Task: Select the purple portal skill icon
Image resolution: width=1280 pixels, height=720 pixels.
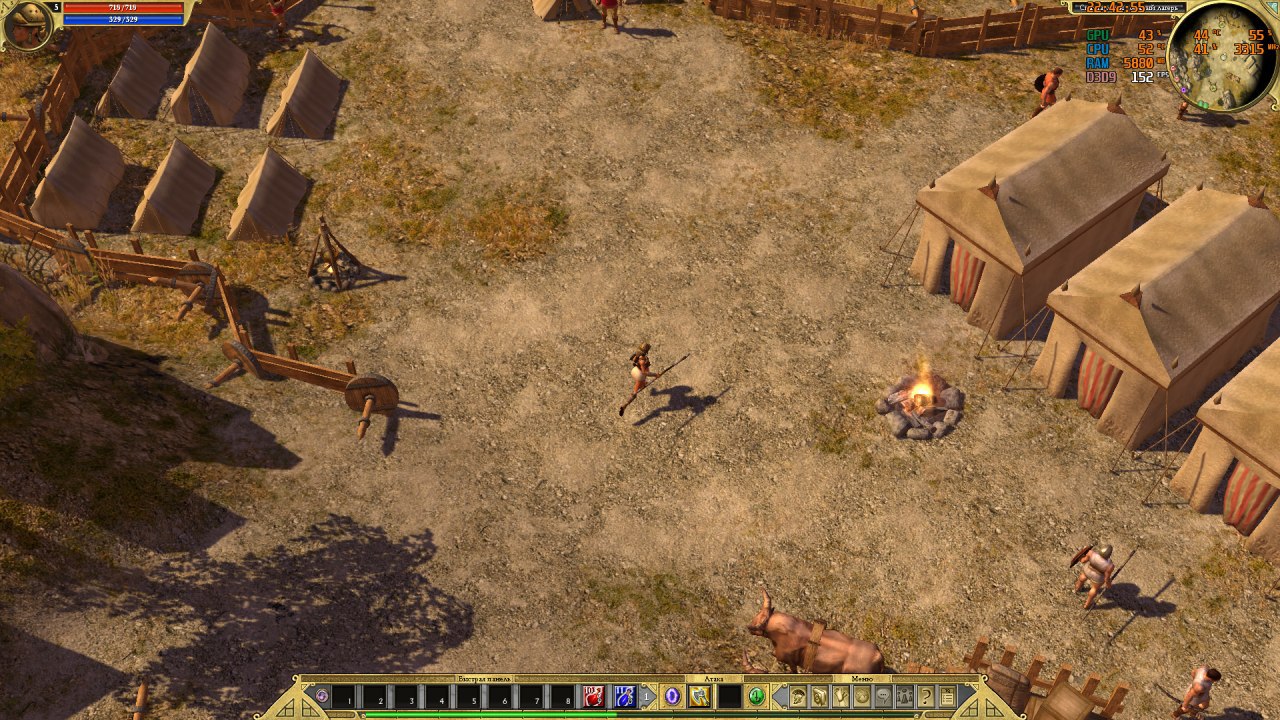Action: click(672, 696)
